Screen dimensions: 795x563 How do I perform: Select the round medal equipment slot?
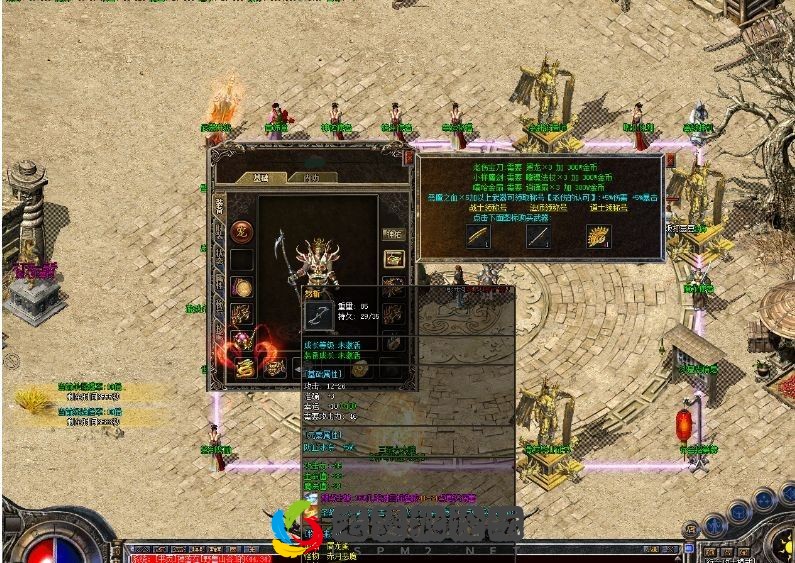click(241, 286)
